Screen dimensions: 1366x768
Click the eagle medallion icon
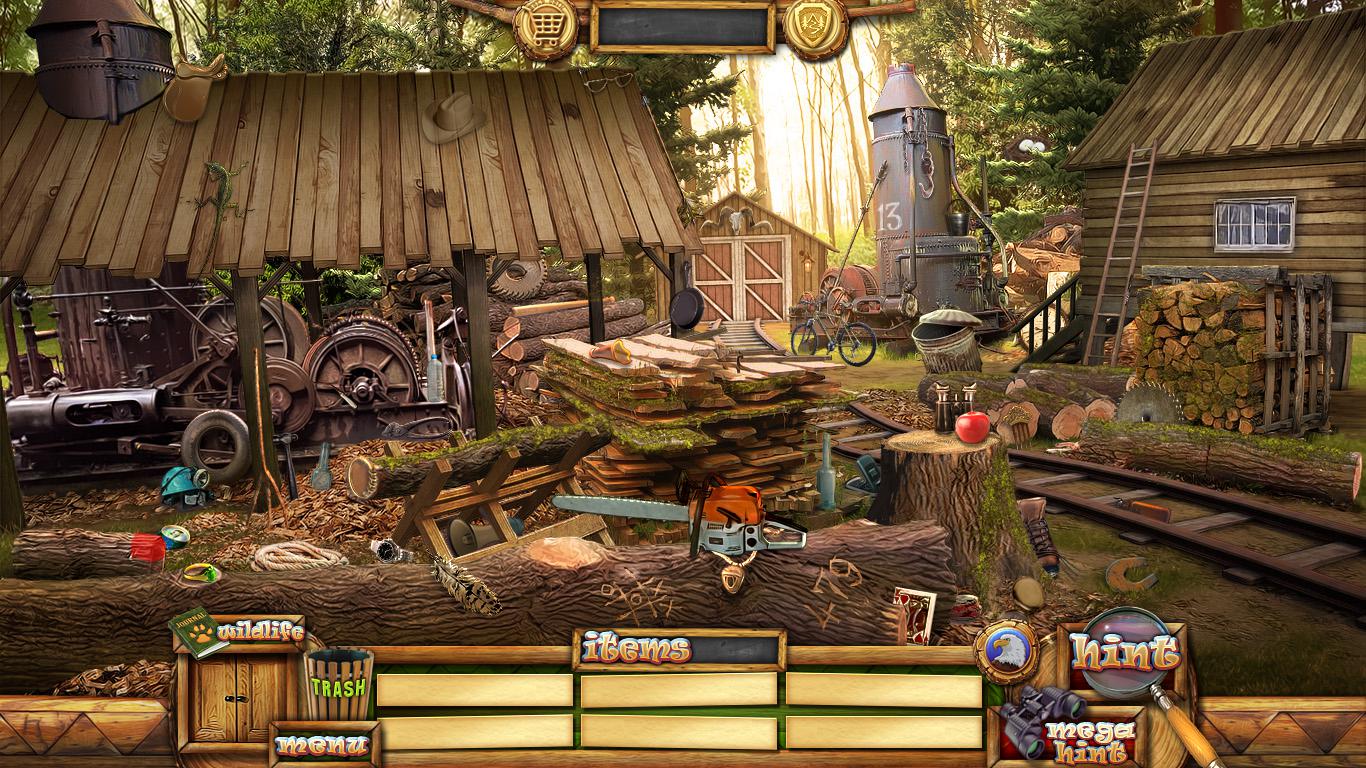tap(1005, 652)
